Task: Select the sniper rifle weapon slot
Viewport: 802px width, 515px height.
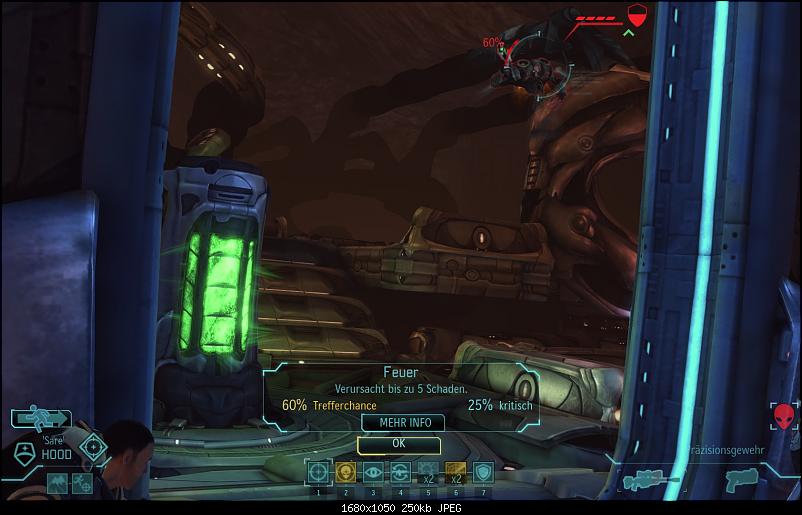Action: [648, 482]
